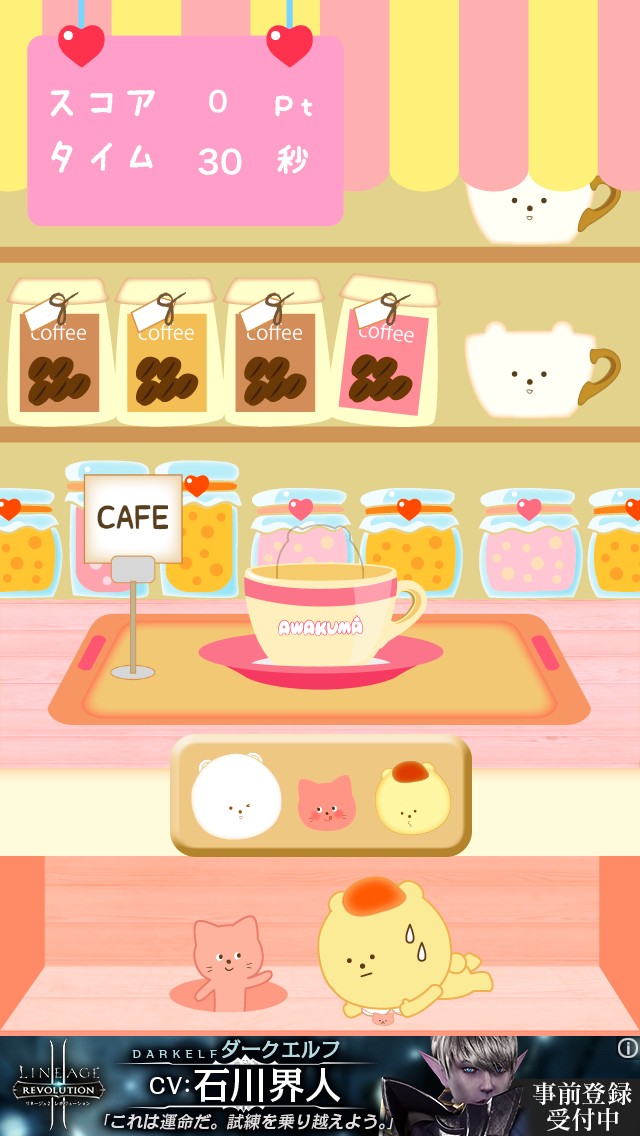Select the white bear face on the tray
The width and height of the screenshot is (640, 1136).
coord(237,796)
